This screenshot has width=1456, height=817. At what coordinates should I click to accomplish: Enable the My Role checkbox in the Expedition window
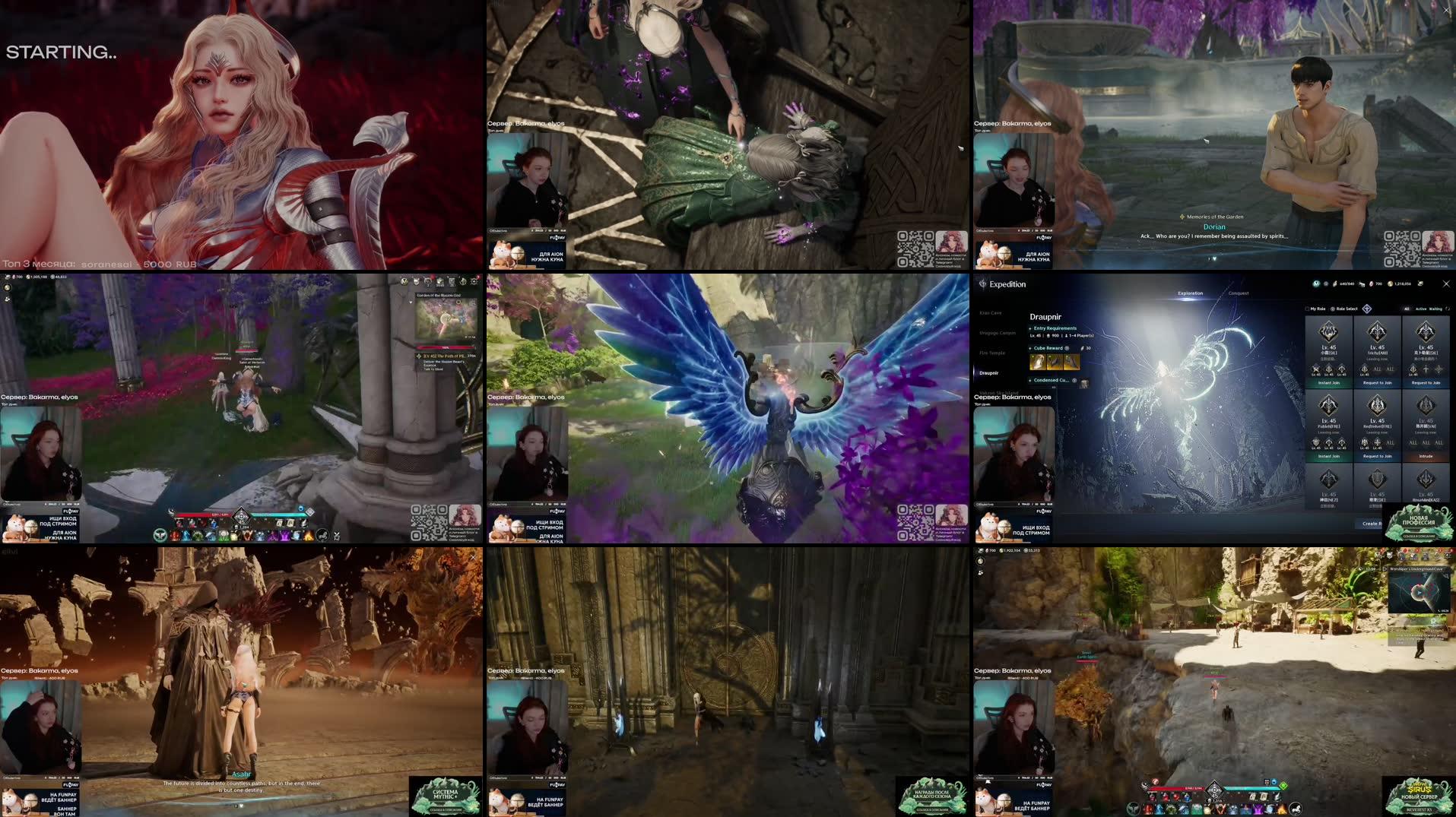coord(1307,309)
